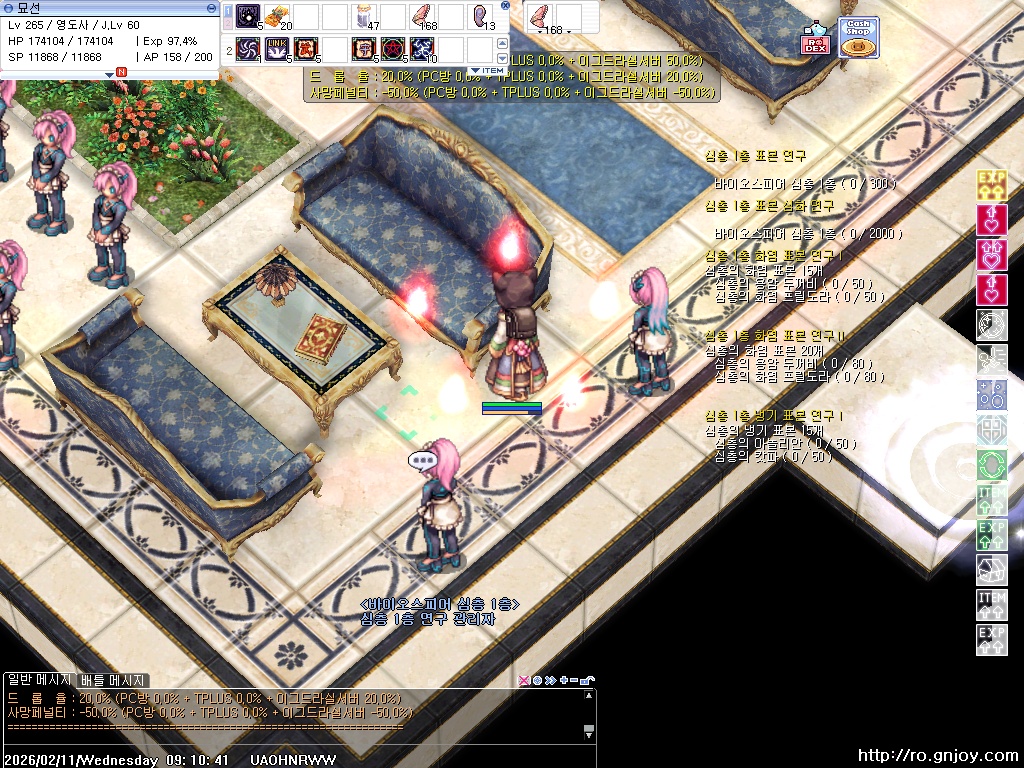
Task: Switch to the 배틀 메시지 chat tab
Action: pos(114,680)
